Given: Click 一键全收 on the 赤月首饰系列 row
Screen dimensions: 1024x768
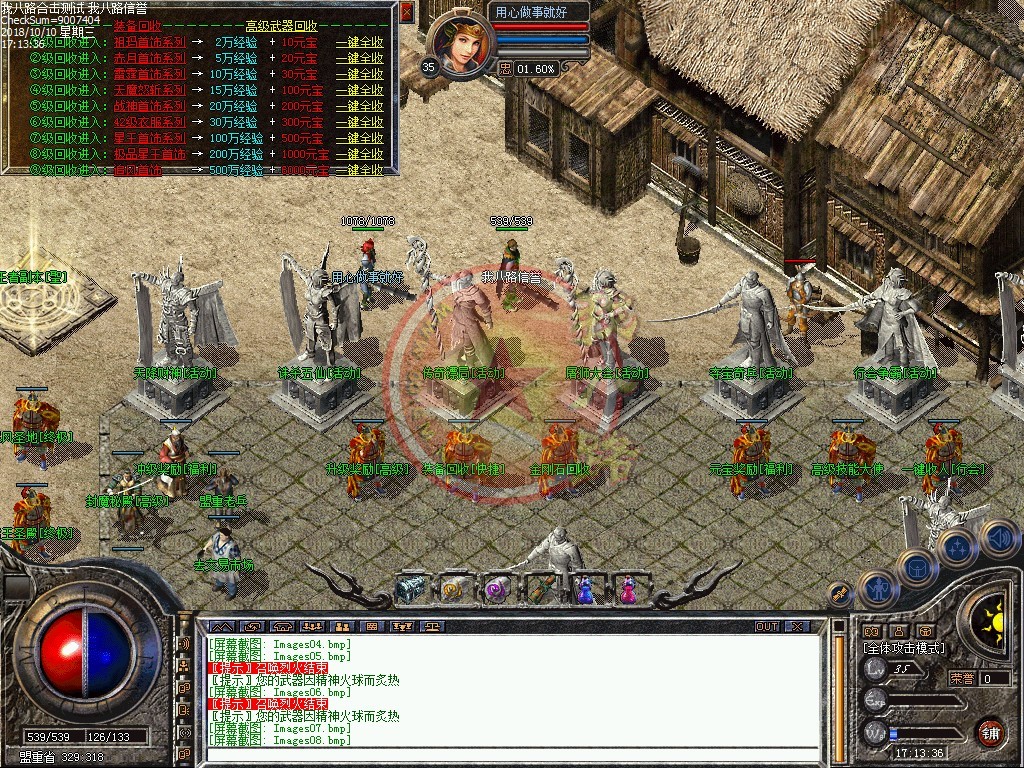Looking at the screenshot, I should pyautogui.click(x=359, y=59).
